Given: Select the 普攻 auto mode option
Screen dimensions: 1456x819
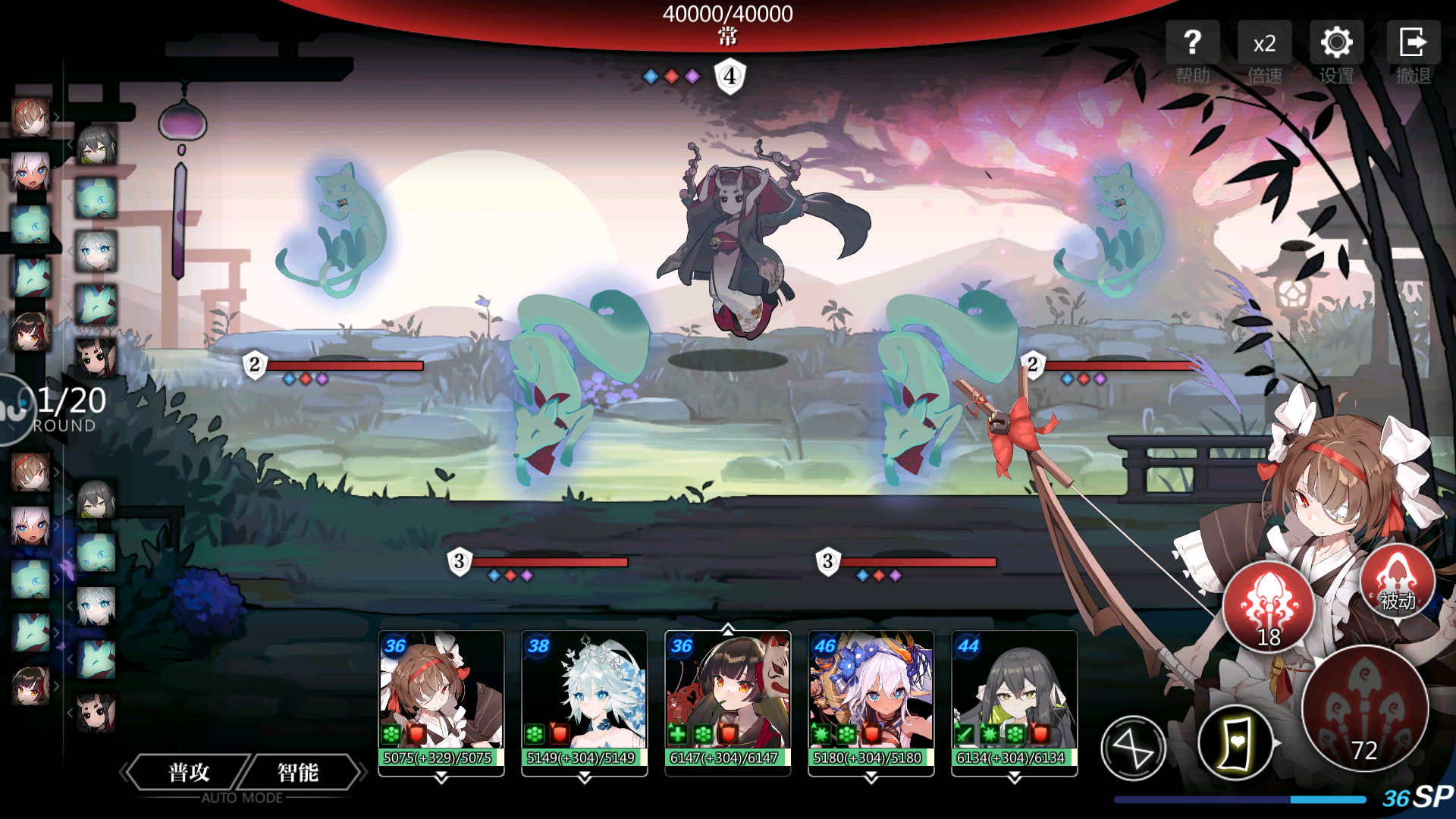Looking at the screenshot, I should tap(189, 772).
